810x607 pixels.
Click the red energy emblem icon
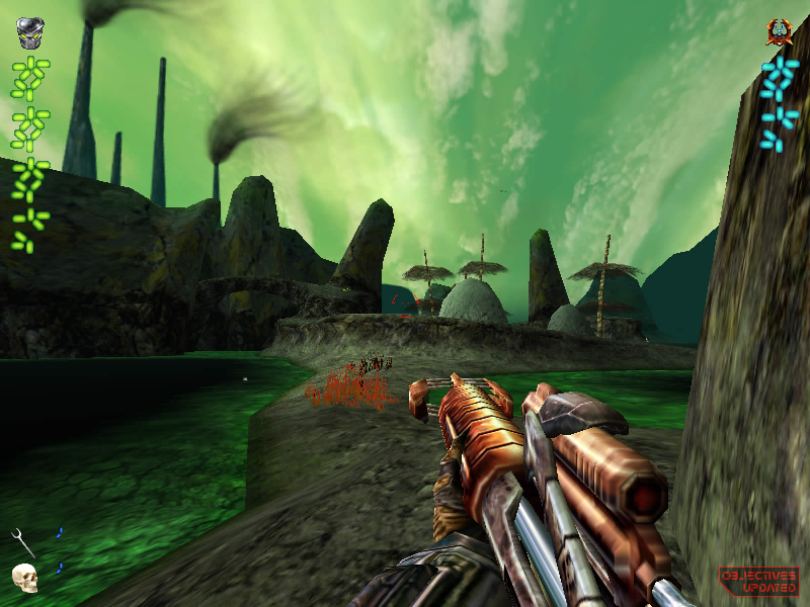coord(779,33)
